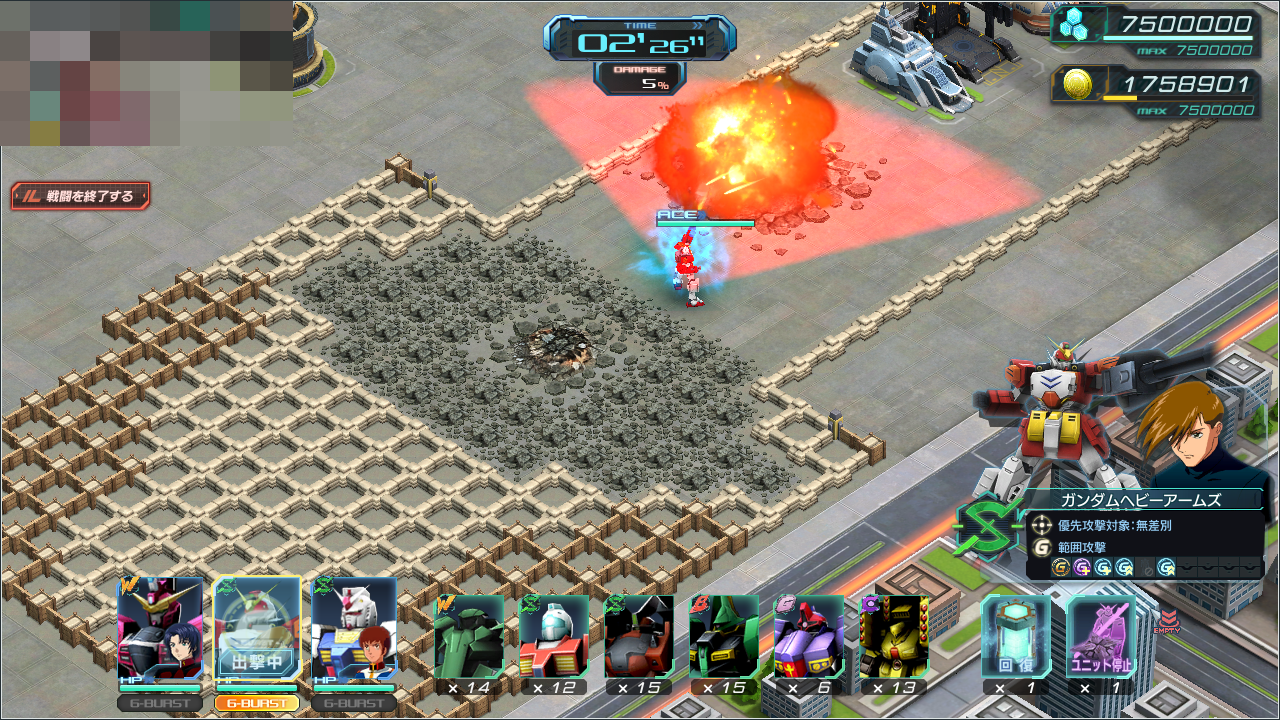Viewport: 1280px width, 720px height.
Task: Deploy the green Zaku unit with x14
Action: click(469, 637)
